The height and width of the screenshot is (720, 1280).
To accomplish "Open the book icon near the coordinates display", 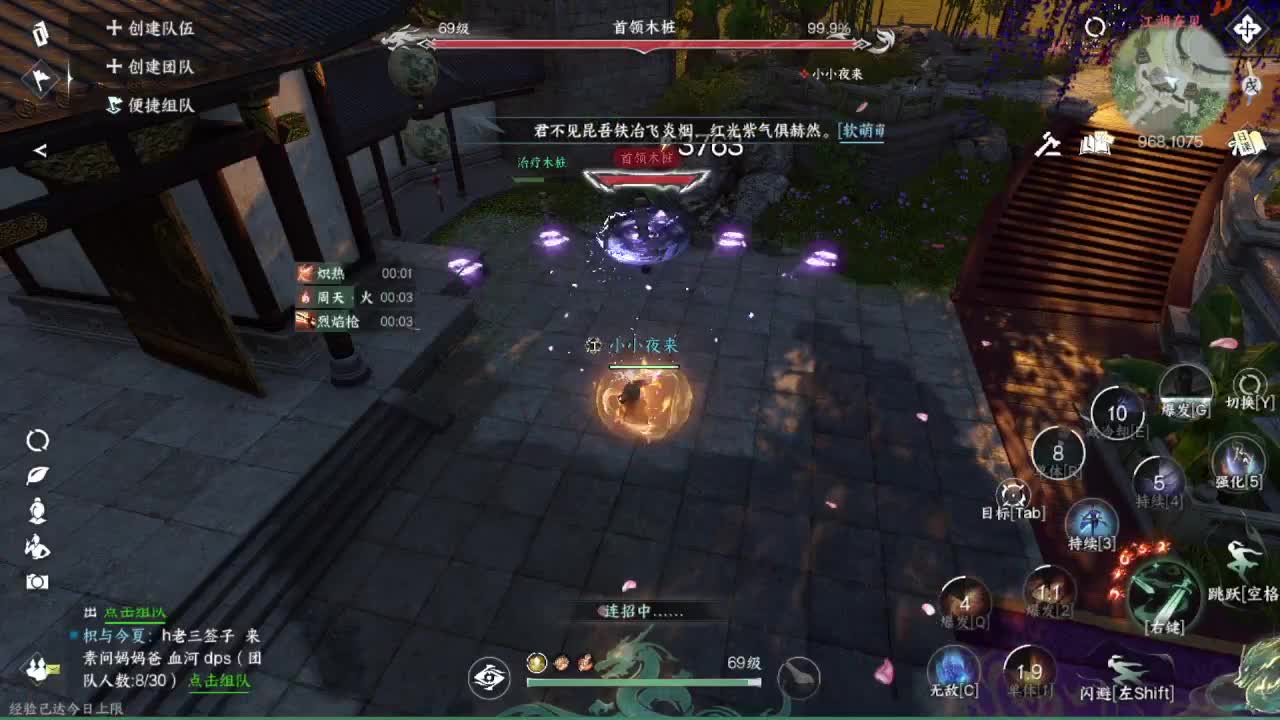I will (1095, 143).
